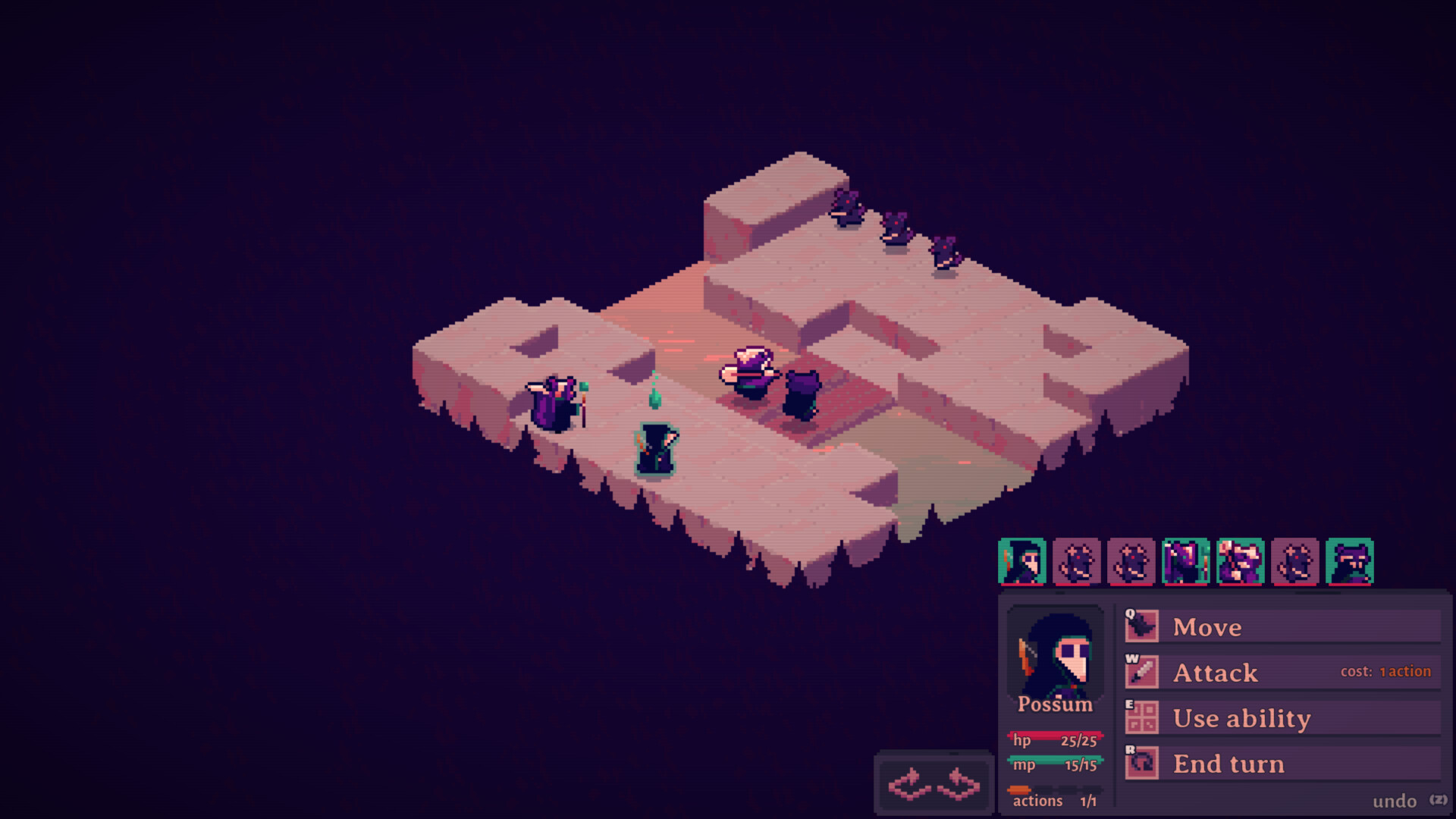1456x819 pixels.
Task: Click the knife Attack icon labeled W
Action: pyautogui.click(x=1142, y=672)
